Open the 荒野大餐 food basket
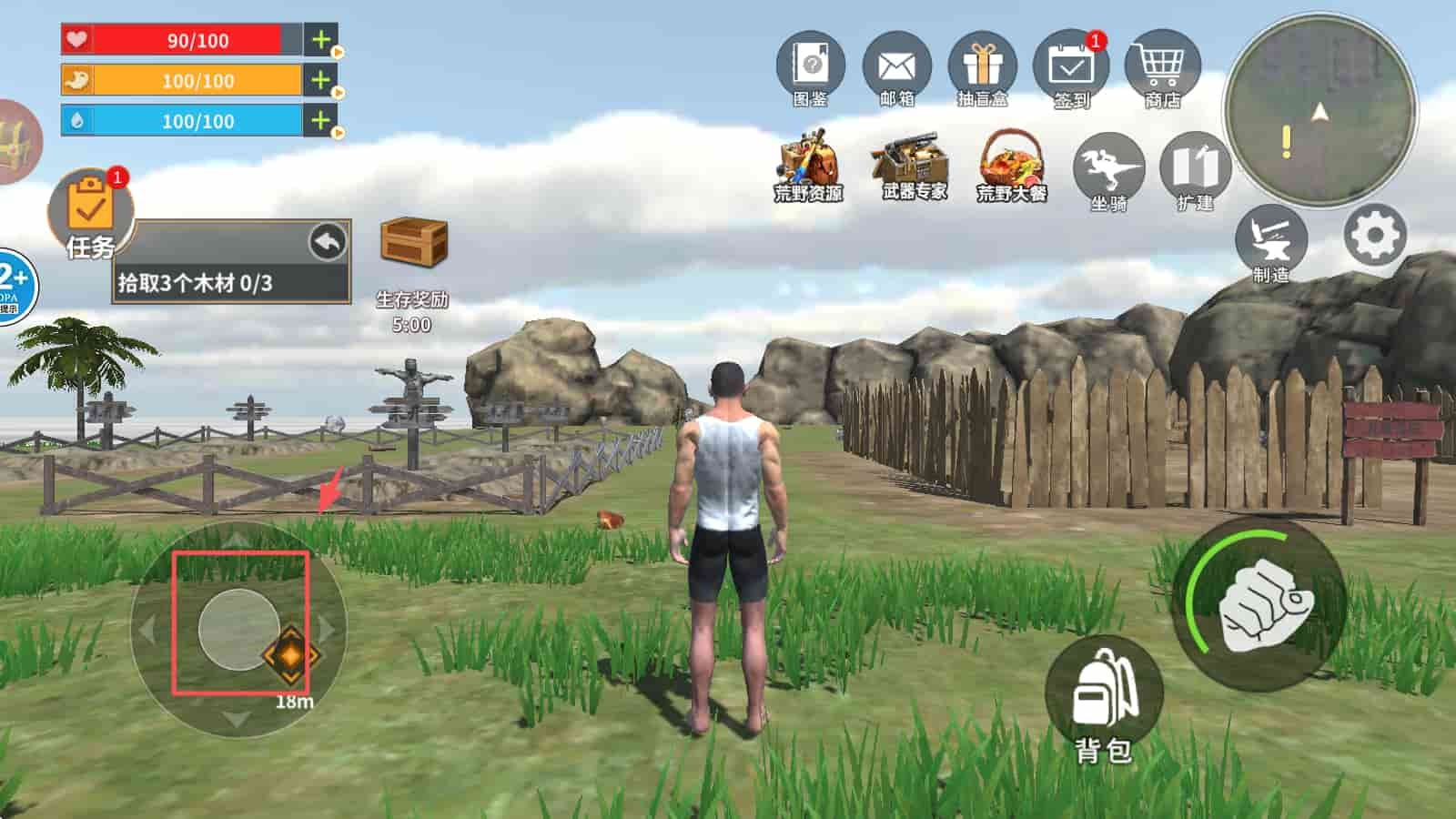Viewport: 1456px width, 819px height. coord(1012,164)
